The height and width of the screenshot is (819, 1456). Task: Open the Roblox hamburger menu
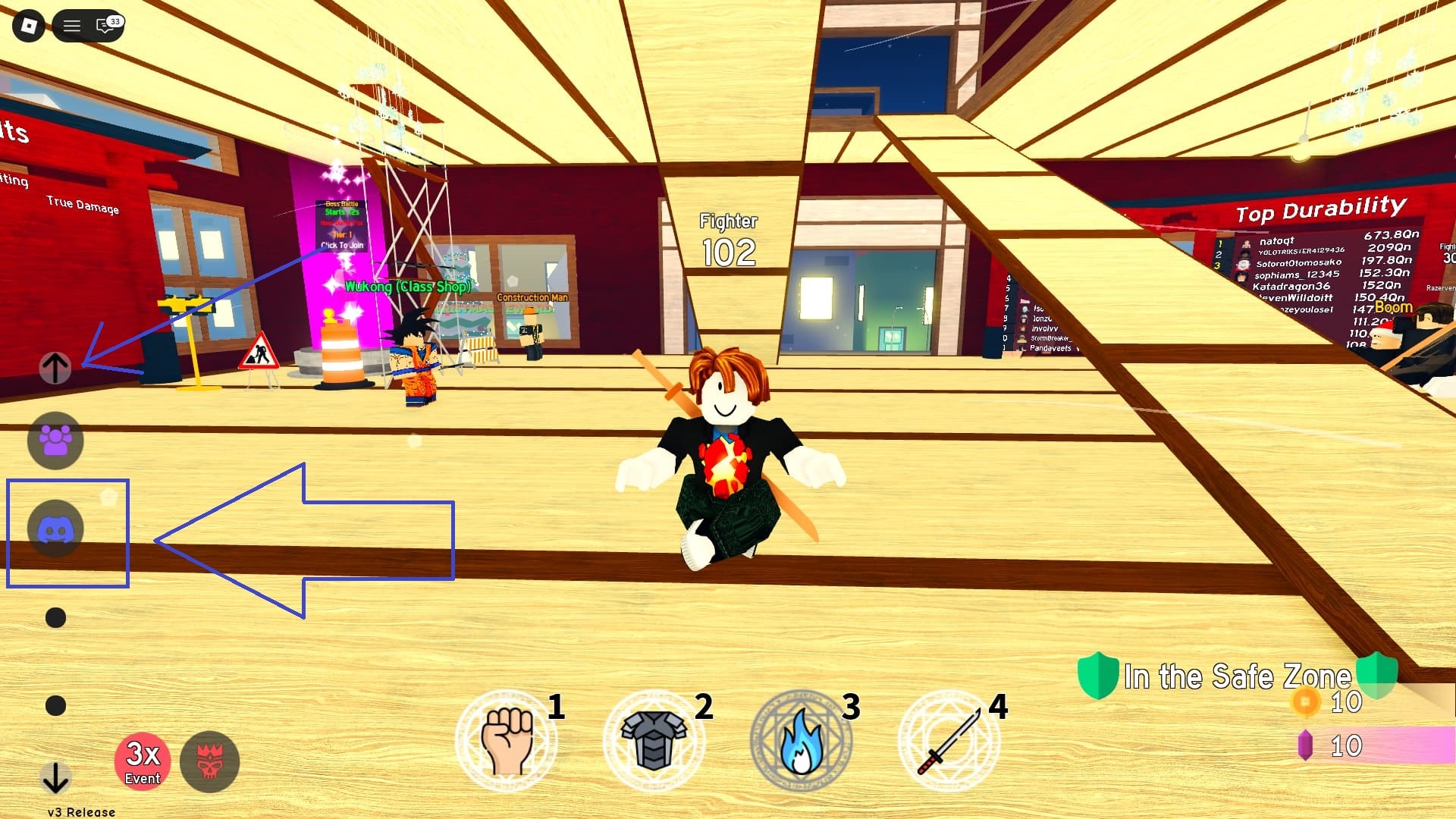[73, 24]
